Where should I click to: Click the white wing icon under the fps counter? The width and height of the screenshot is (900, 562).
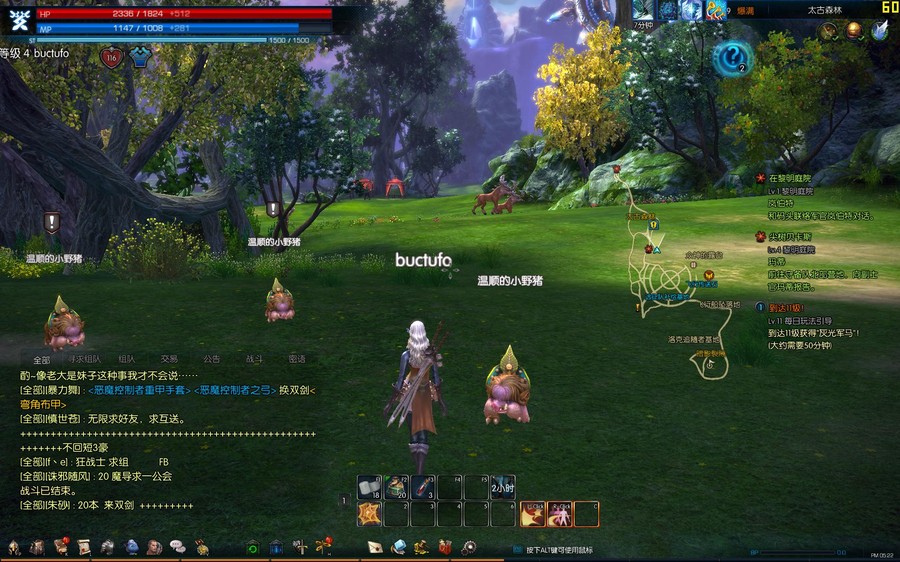[x=879, y=31]
